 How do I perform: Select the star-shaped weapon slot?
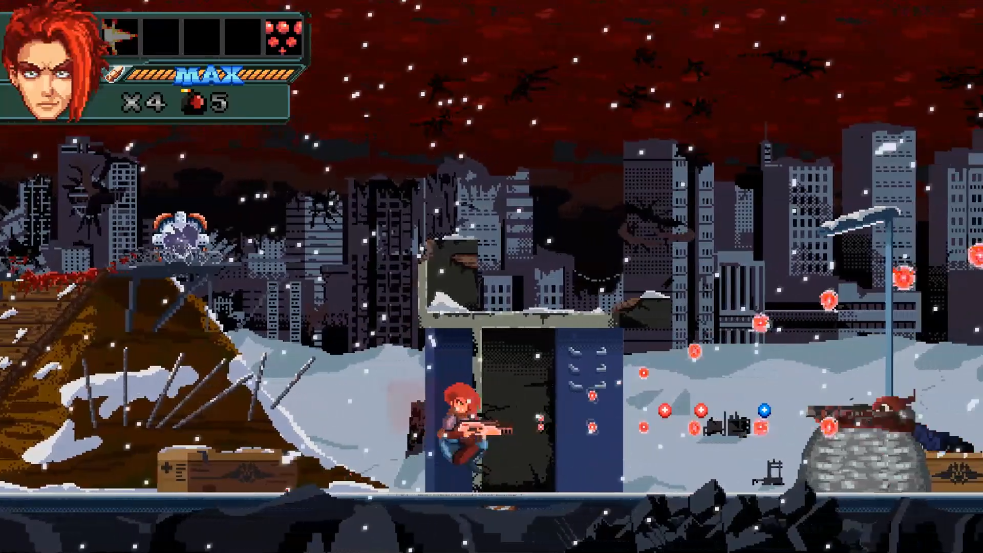120,37
